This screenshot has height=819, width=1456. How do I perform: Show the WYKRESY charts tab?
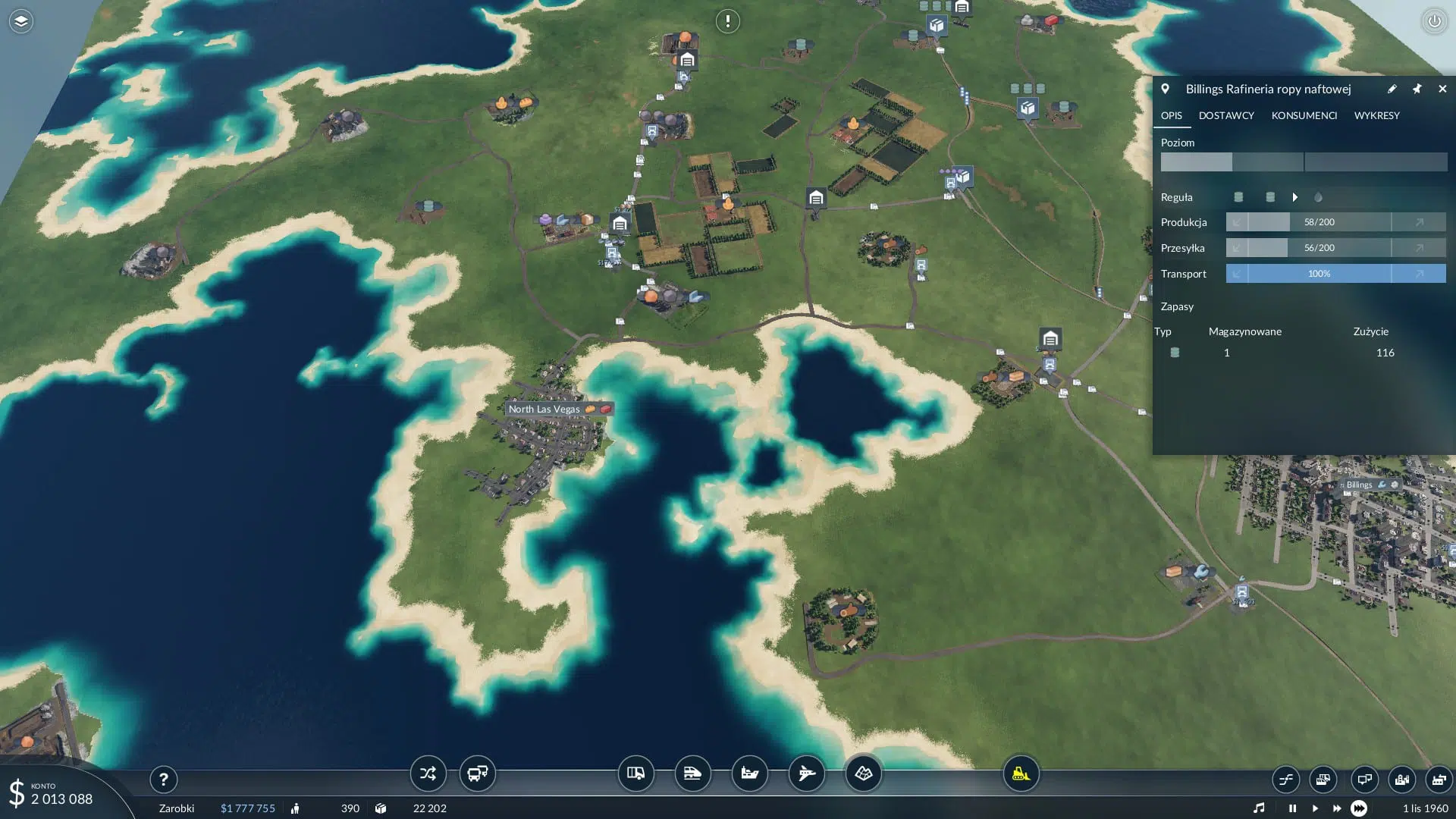point(1376,115)
